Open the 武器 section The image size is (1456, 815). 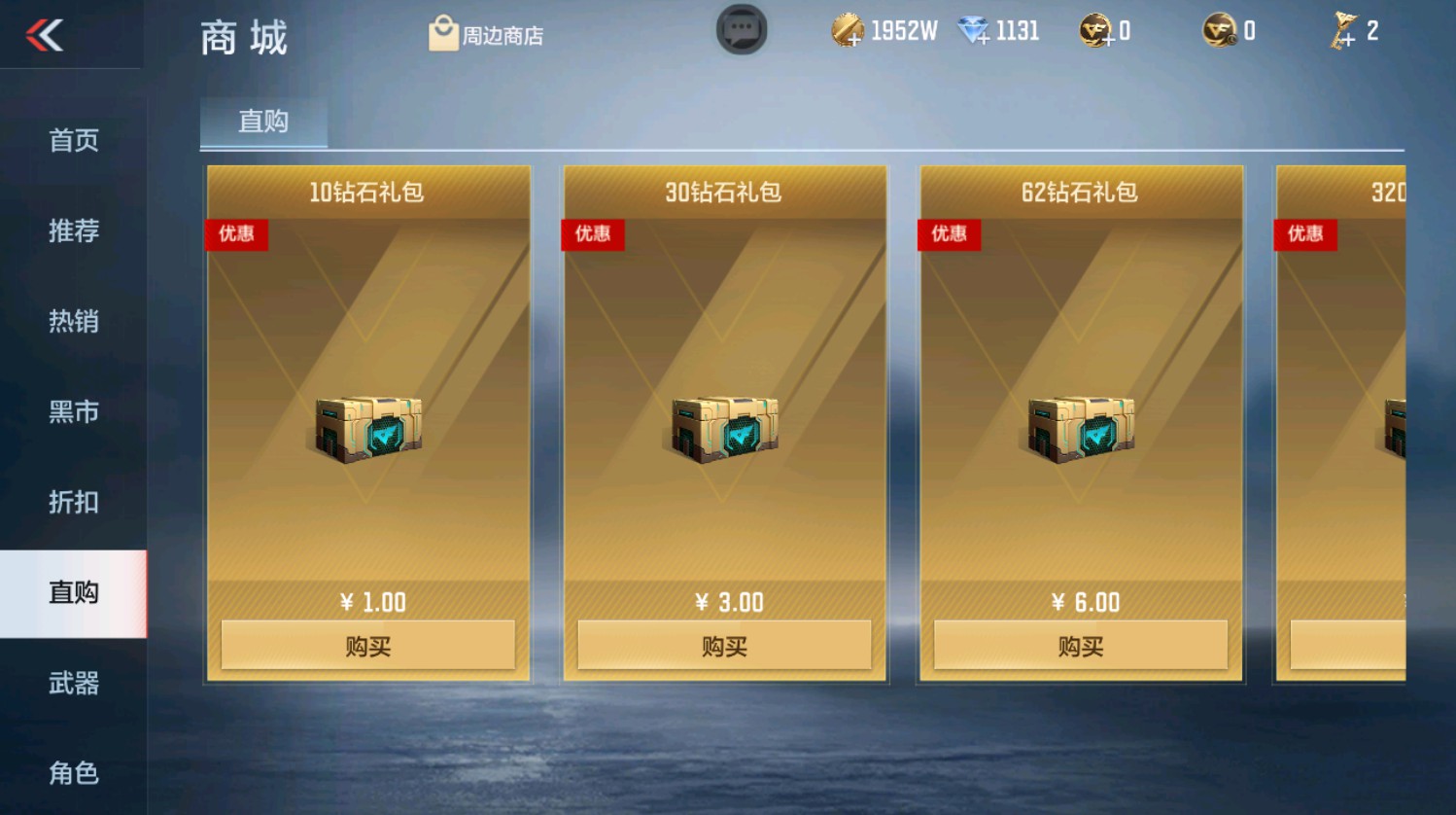tap(73, 685)
